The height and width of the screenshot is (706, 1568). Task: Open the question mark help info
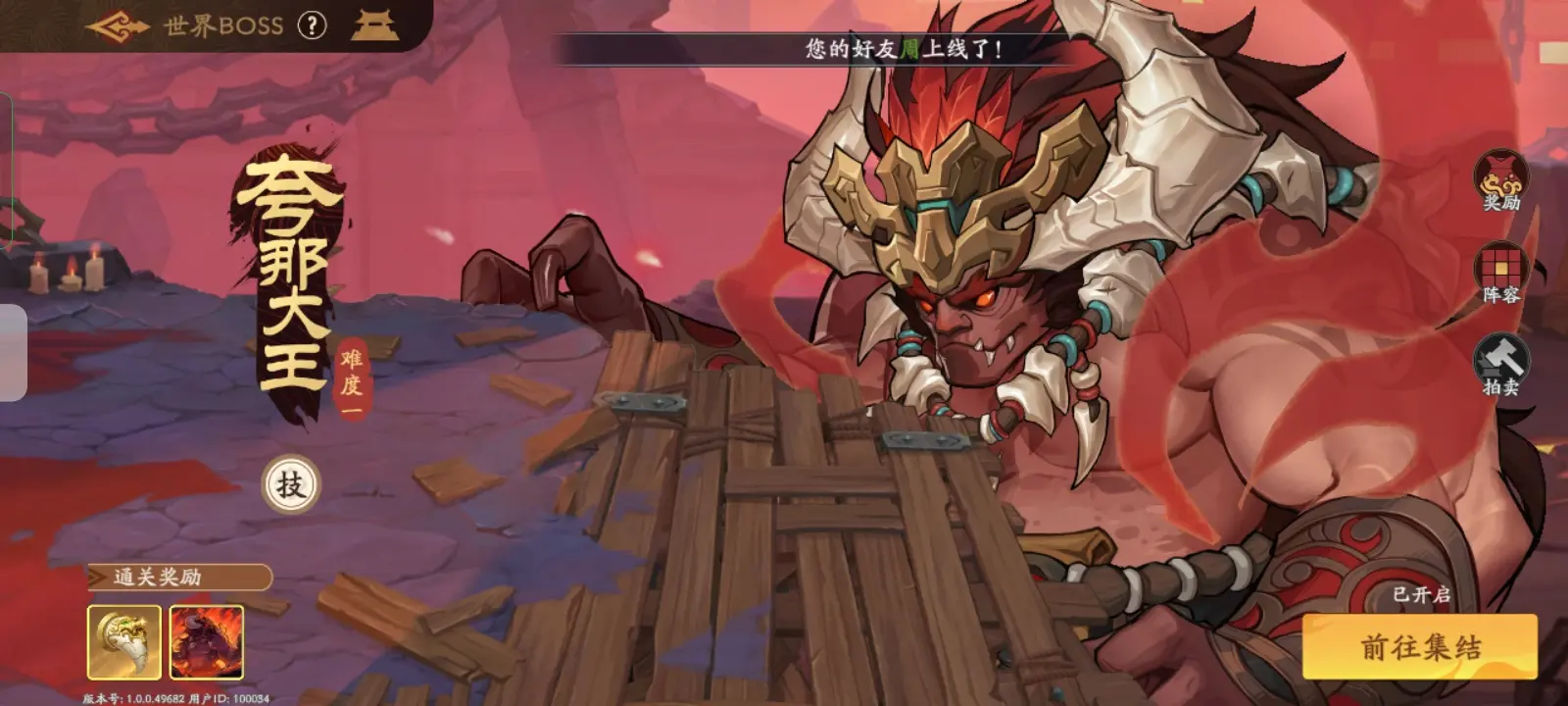pos(312,26)
